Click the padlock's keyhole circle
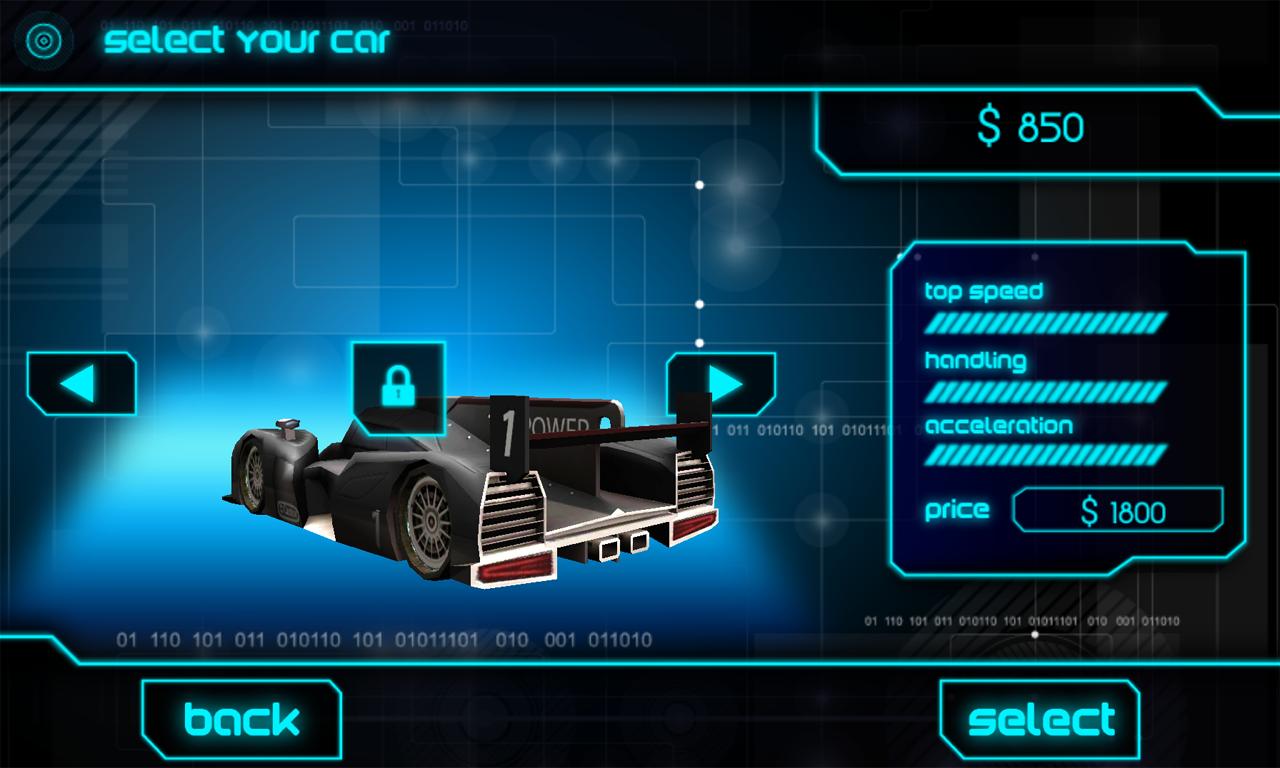 (x=399, y=392)
